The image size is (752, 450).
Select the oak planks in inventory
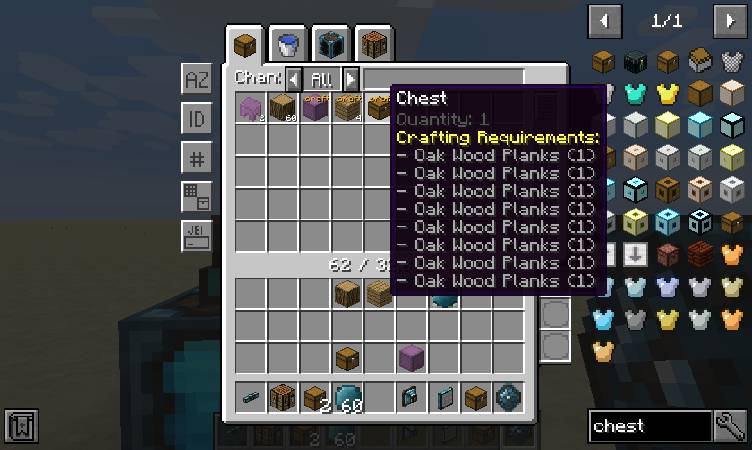379,293
